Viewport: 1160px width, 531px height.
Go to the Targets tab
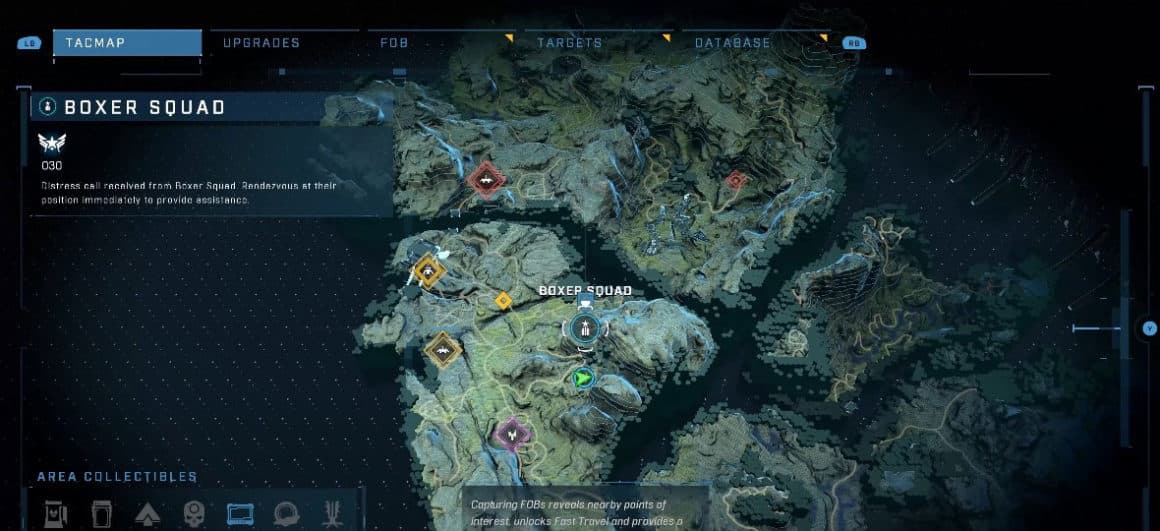(569, 43)
